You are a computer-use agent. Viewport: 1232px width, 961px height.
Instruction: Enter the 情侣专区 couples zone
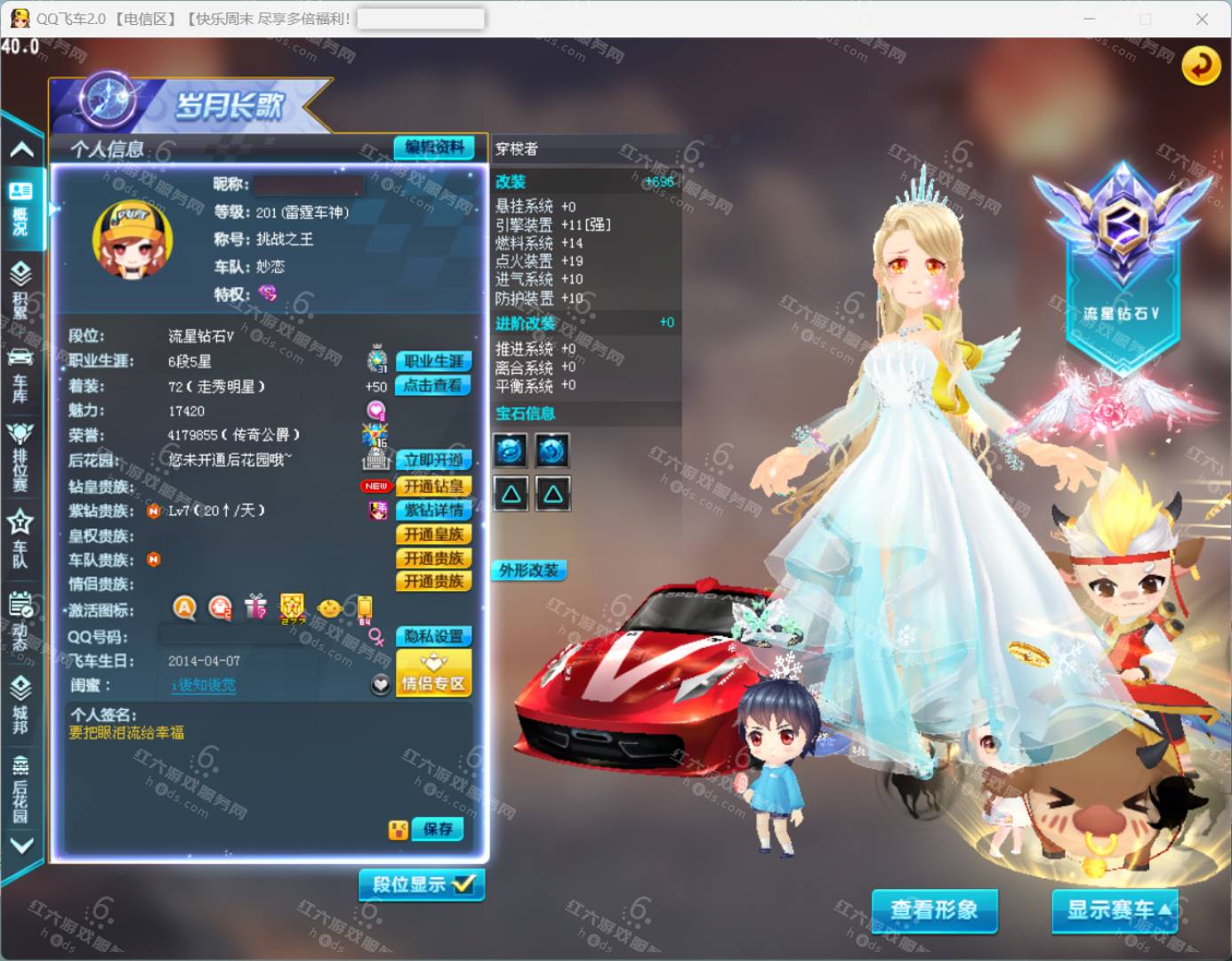(x=433, y=674)
